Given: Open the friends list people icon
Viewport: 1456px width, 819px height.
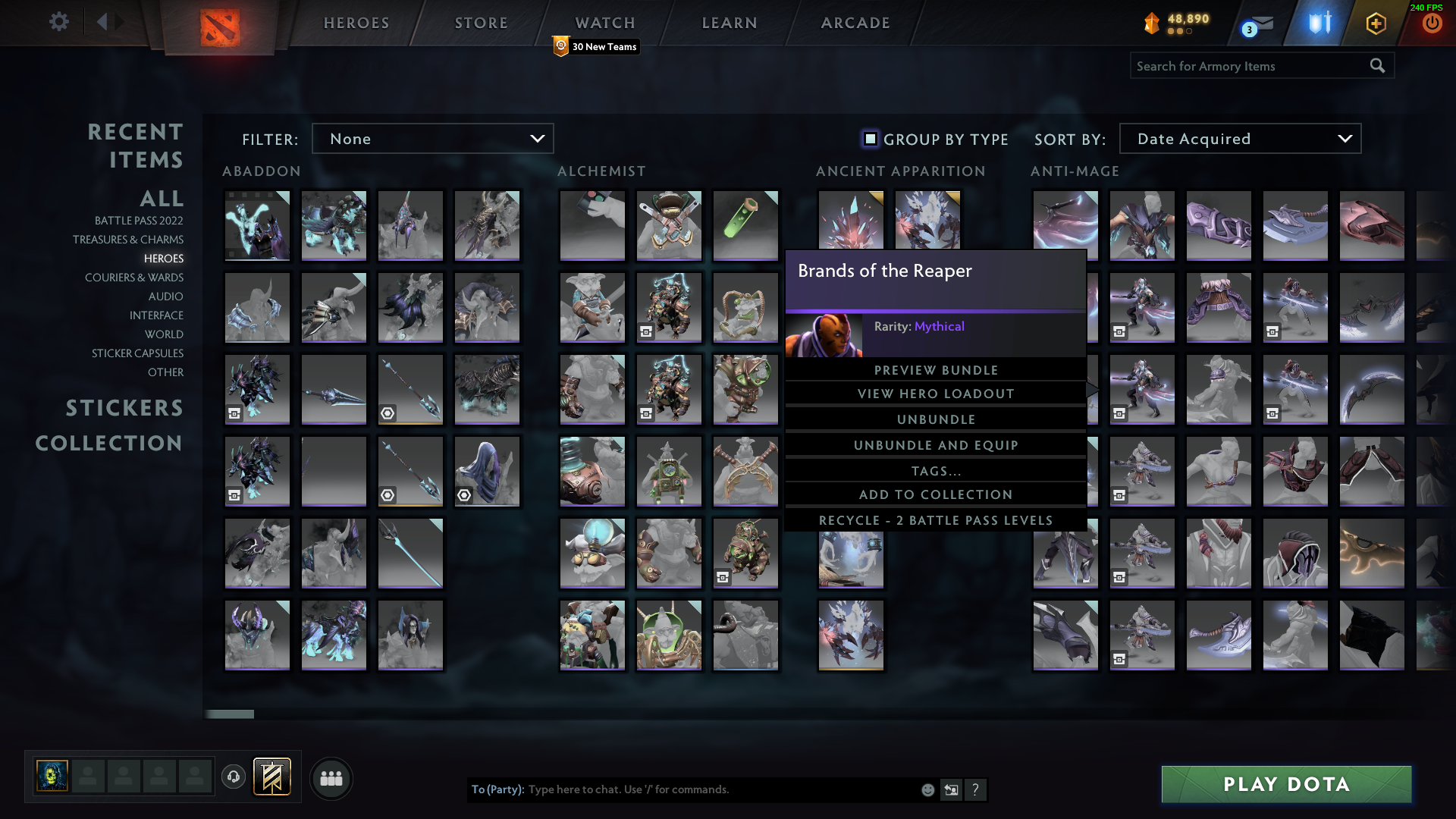Looking at the screenshot, I should [x=331, y=777].
